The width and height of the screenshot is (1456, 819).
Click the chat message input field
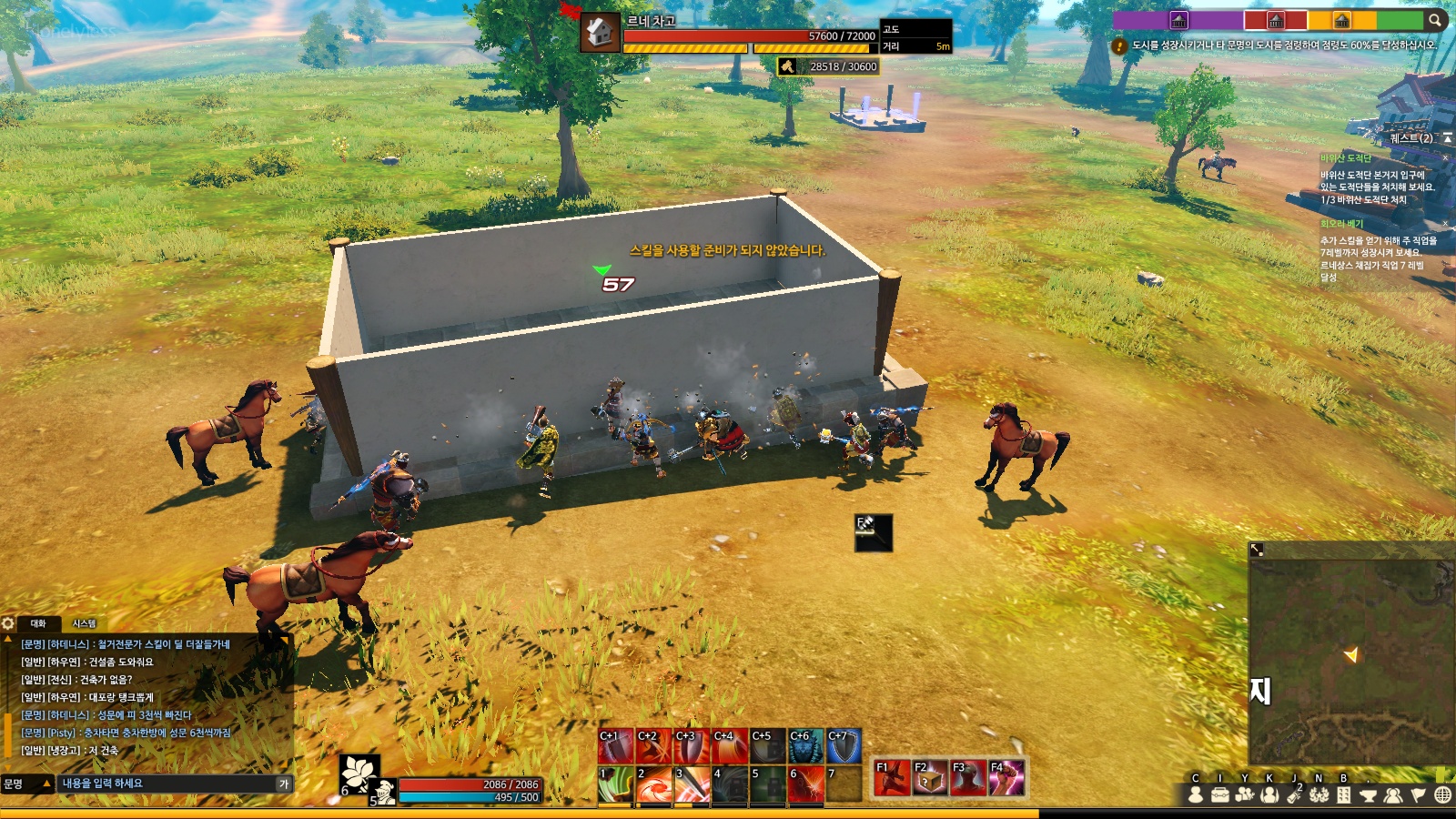(x=168, y=784)
